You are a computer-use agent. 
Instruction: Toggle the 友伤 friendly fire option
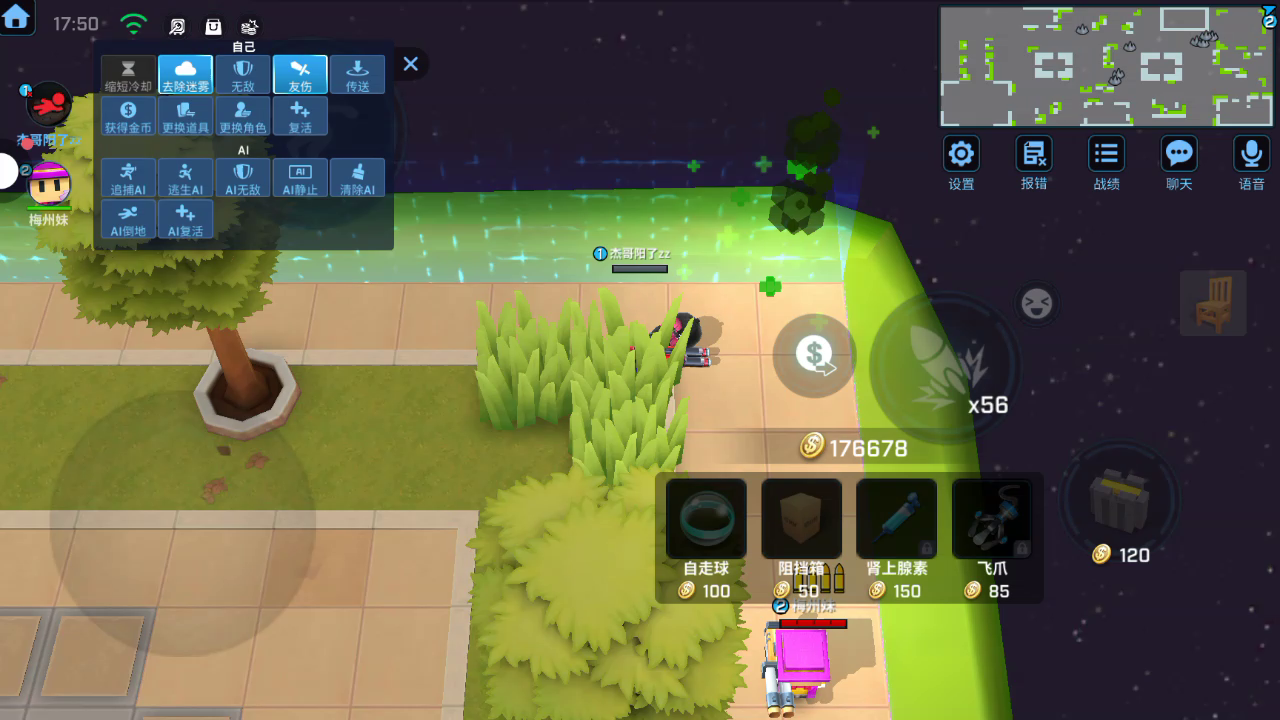(300, 75)
